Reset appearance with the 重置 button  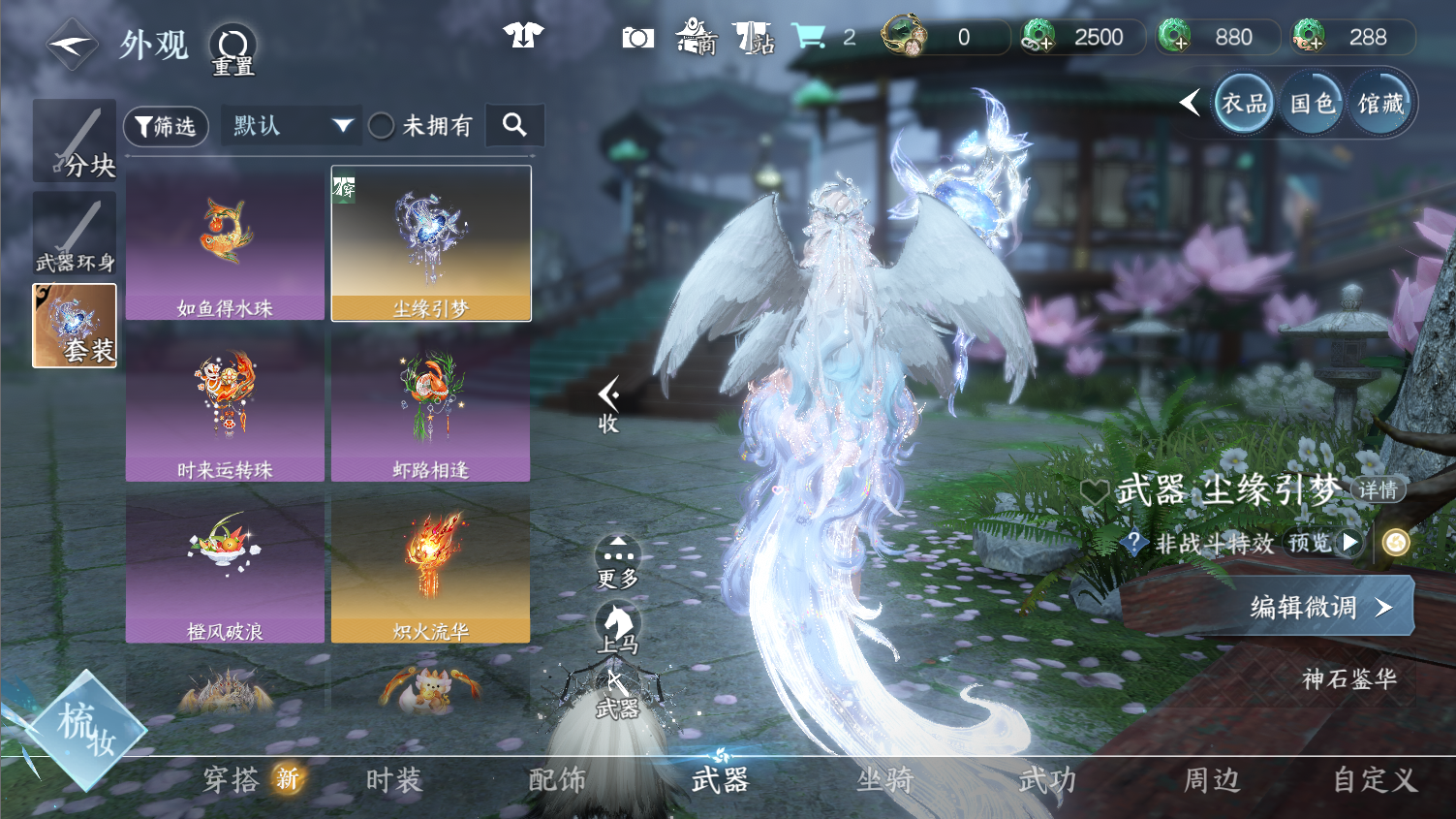click(232, 49)
